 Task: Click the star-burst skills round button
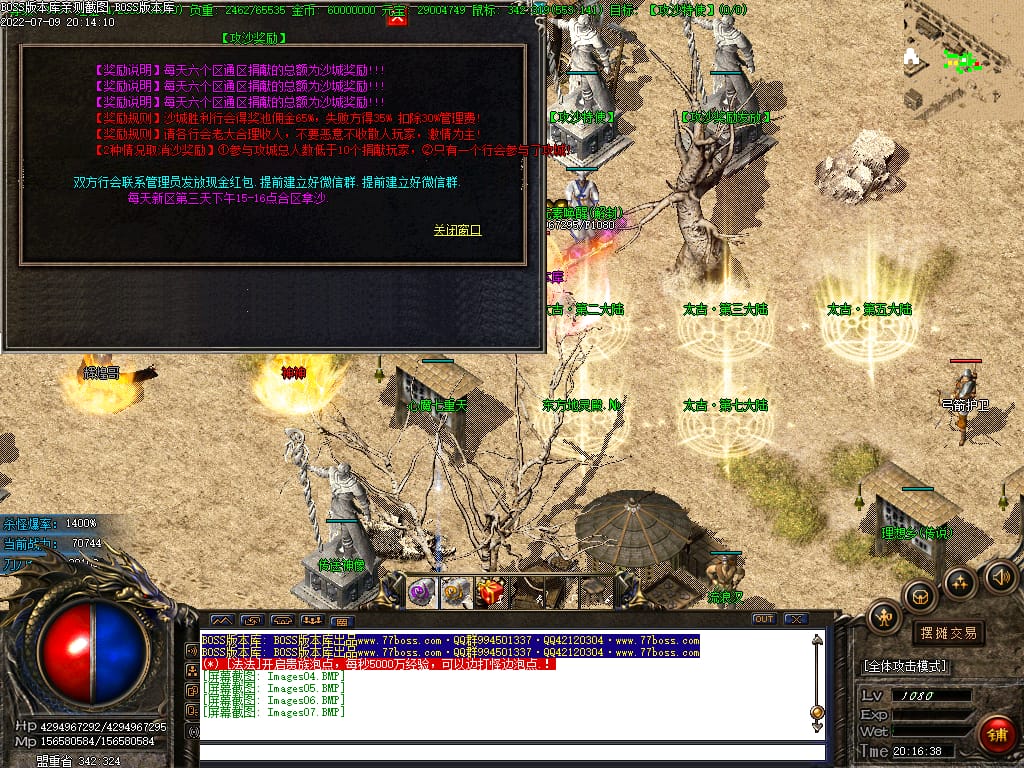pos(960,582)
